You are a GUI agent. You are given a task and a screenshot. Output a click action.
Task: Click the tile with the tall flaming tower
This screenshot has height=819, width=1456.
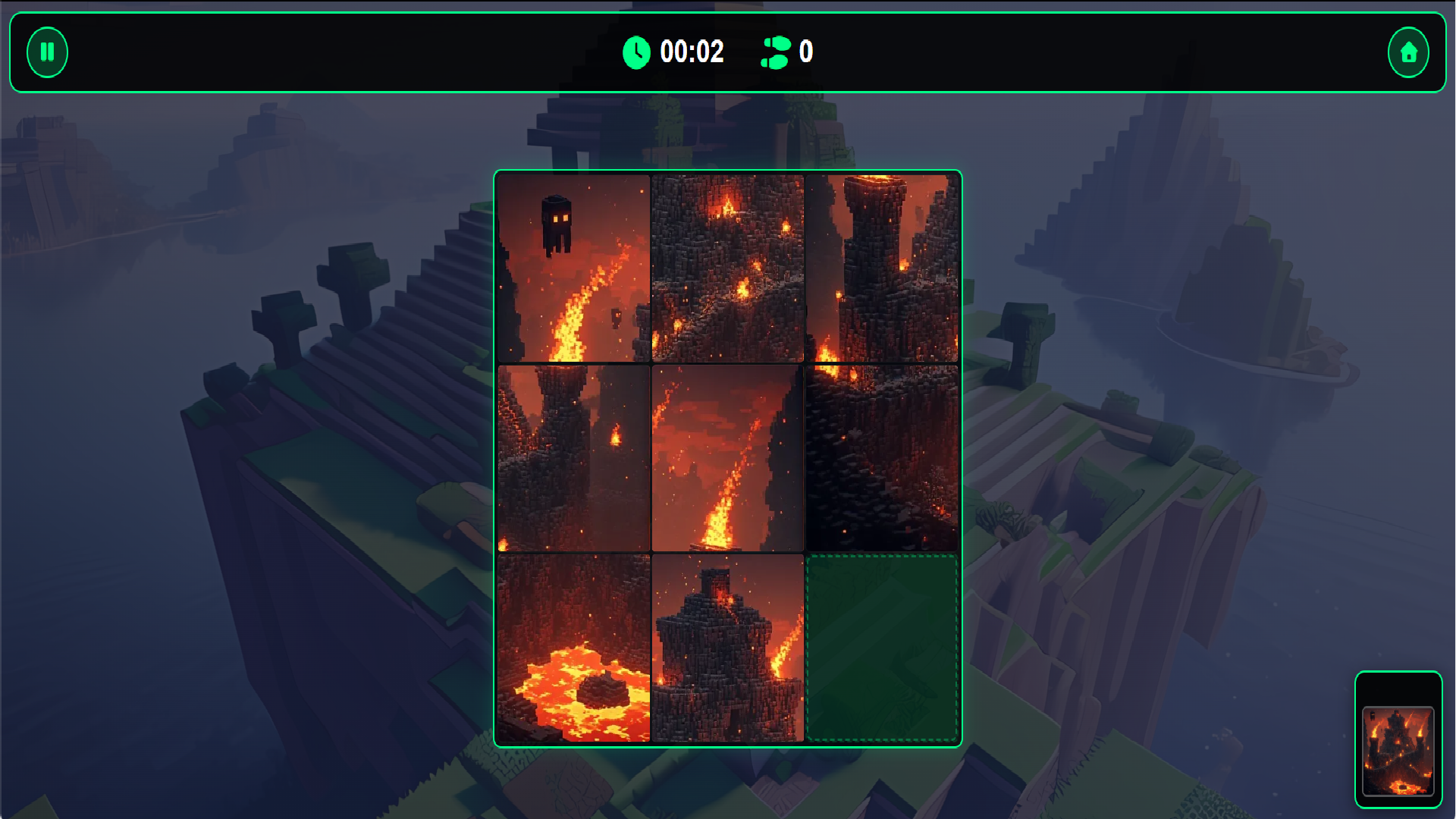tap(882, 267)
